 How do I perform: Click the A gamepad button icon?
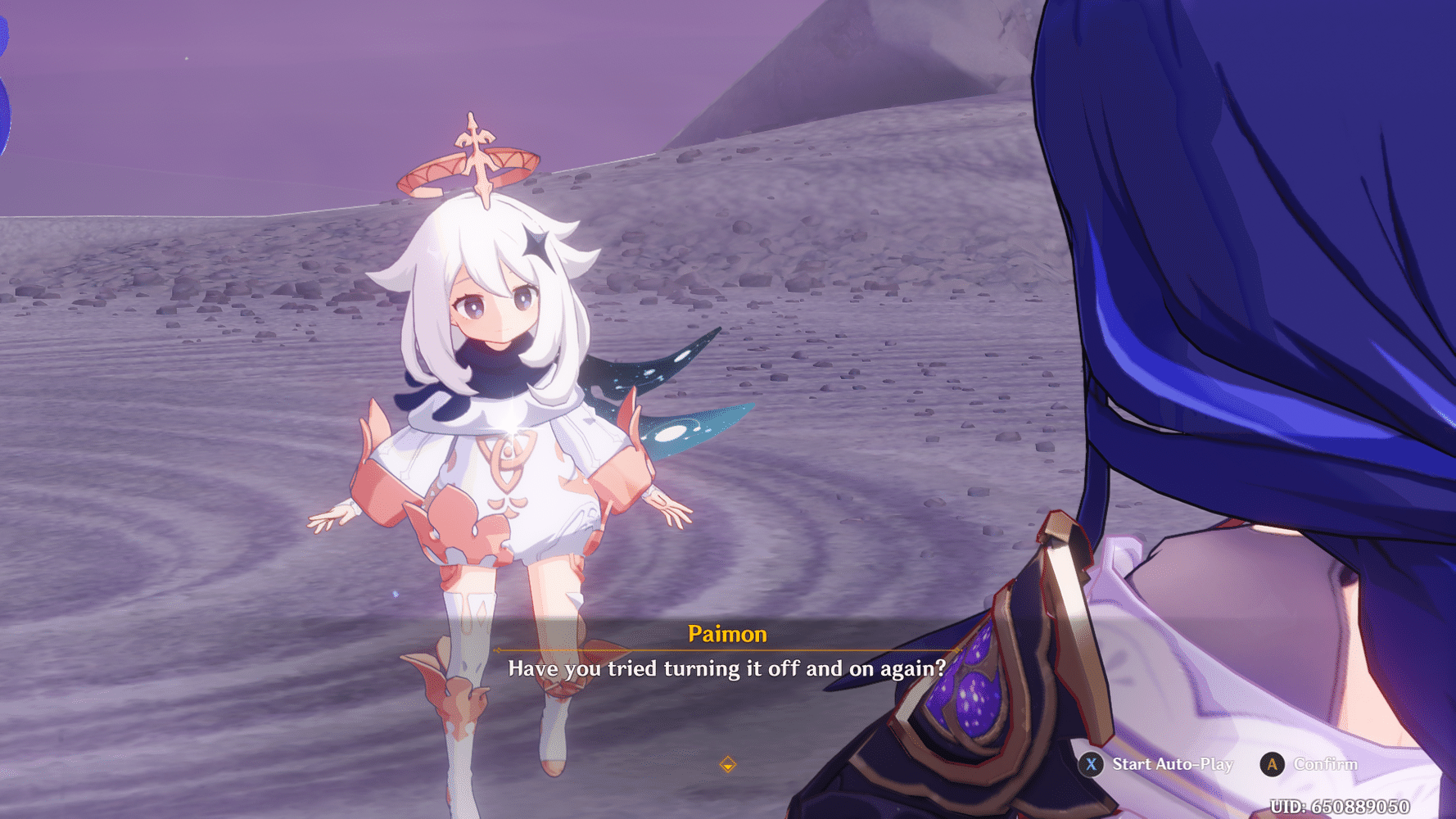coord(1272,764)
